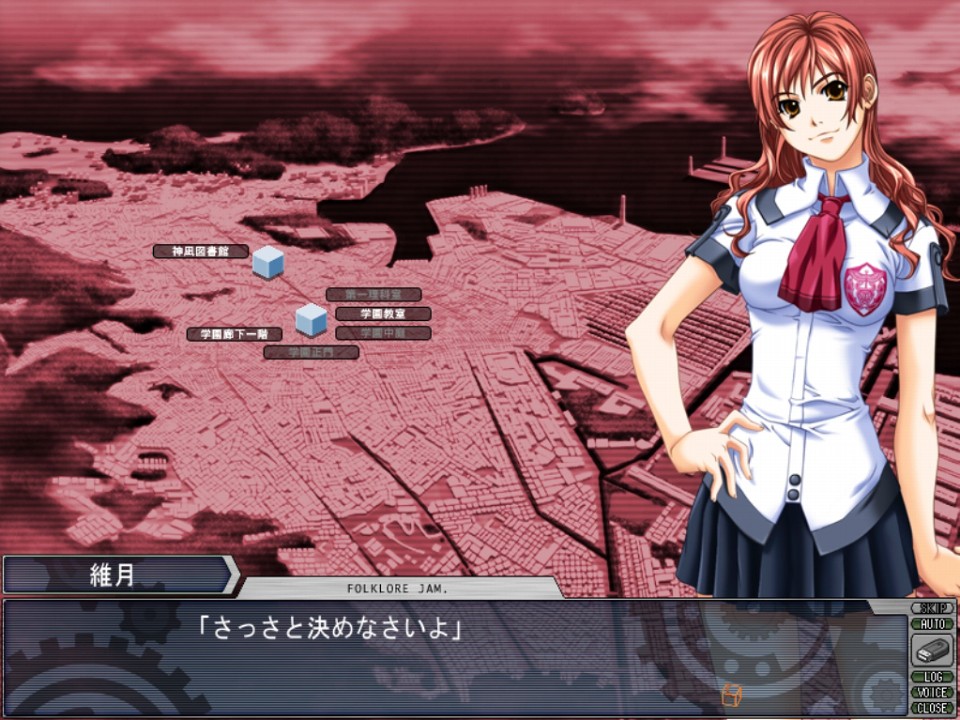Activate the SKIP button
The width and height of the screenshot is (960, 720).
pos(932,608)
